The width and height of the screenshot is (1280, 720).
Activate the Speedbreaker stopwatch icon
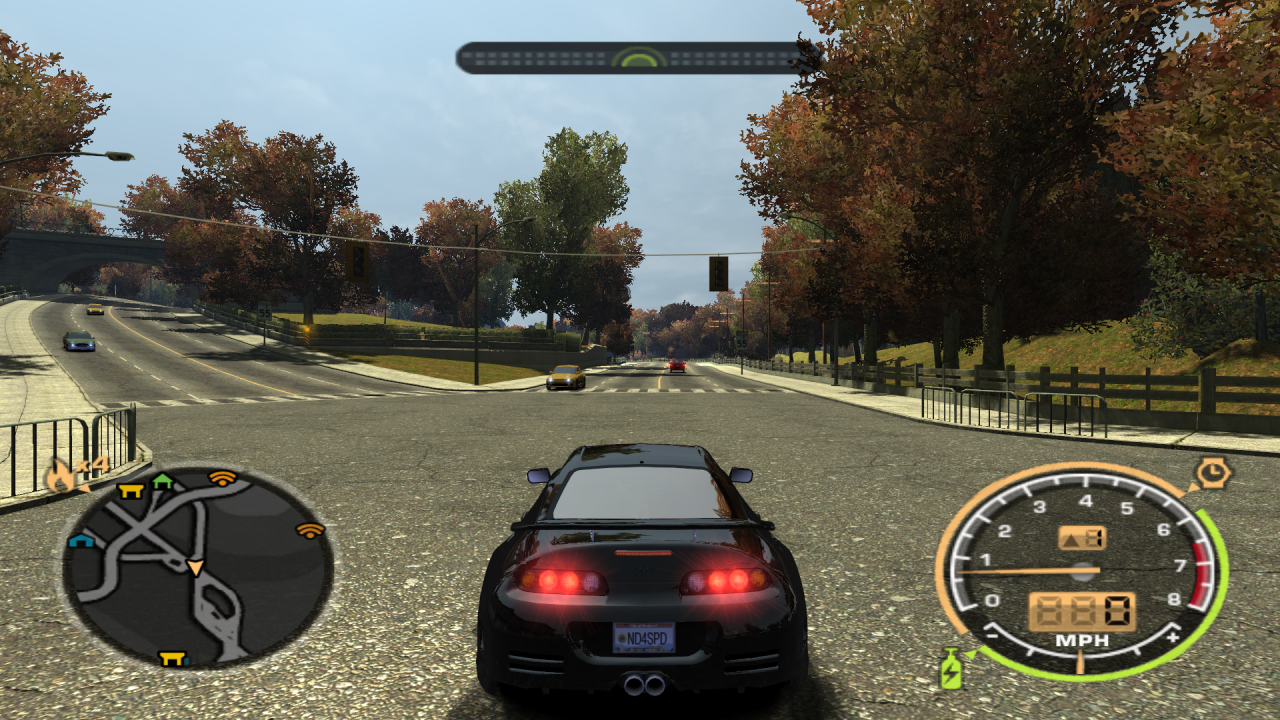pyautogui.click(x=1212, y=472)
